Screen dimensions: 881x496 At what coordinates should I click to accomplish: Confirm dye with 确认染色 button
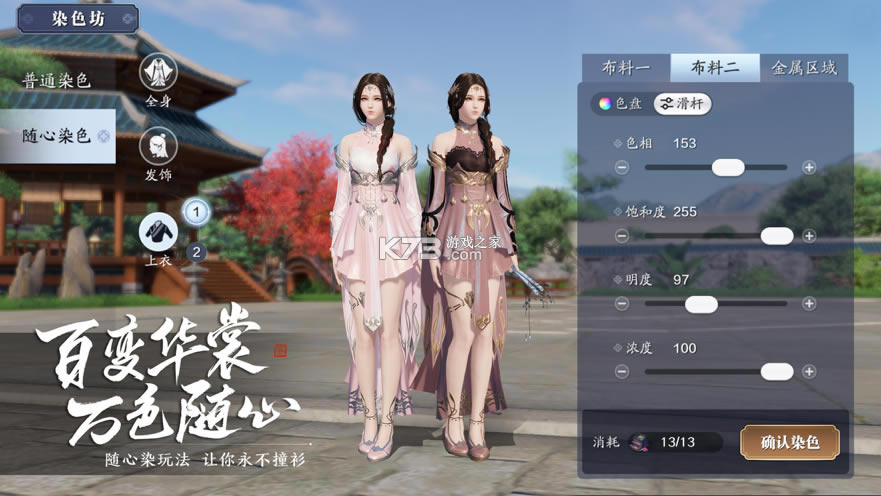click(x=789, y=442)
